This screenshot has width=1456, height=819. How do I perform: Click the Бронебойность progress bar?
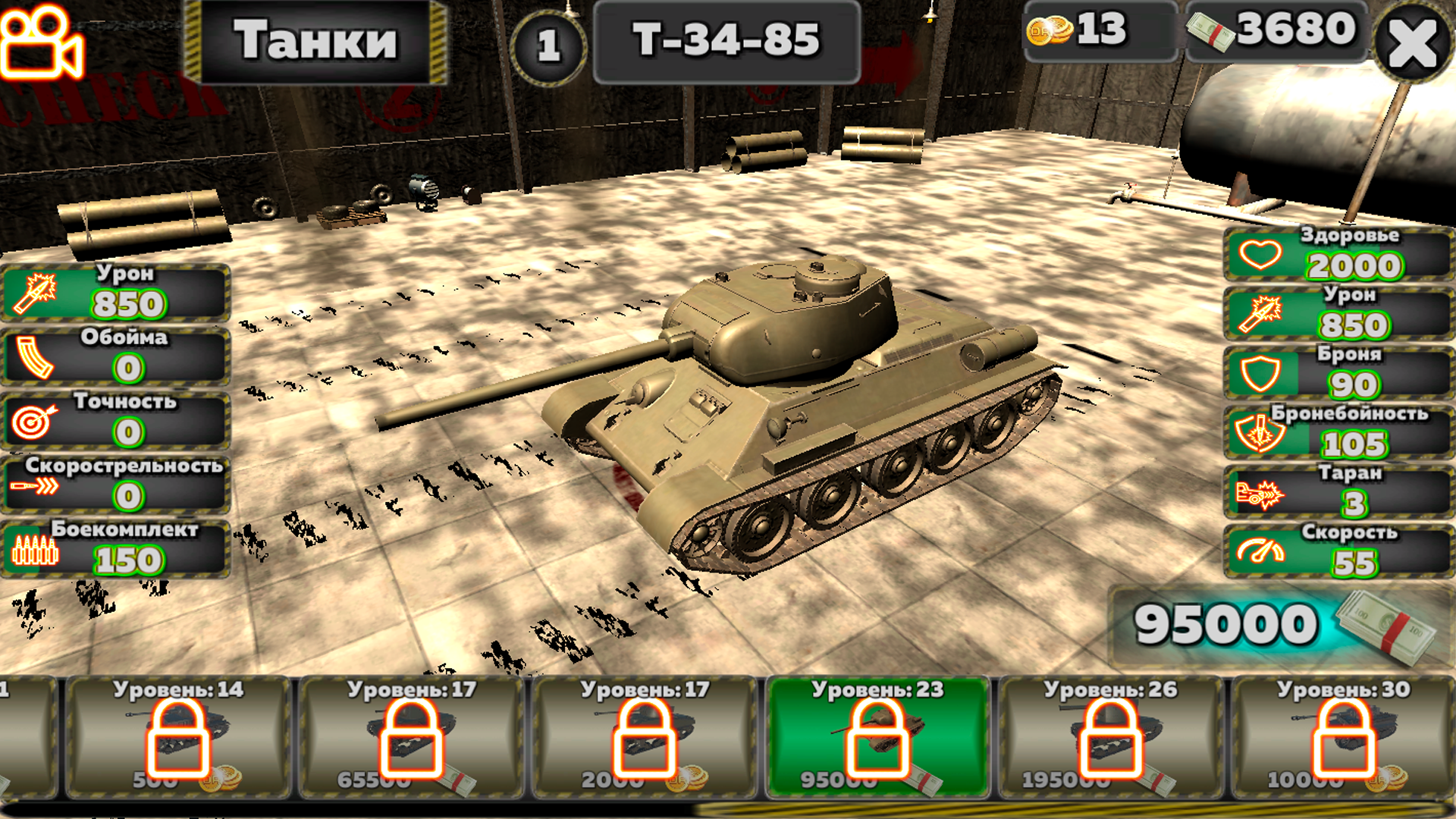[1342, 434]
